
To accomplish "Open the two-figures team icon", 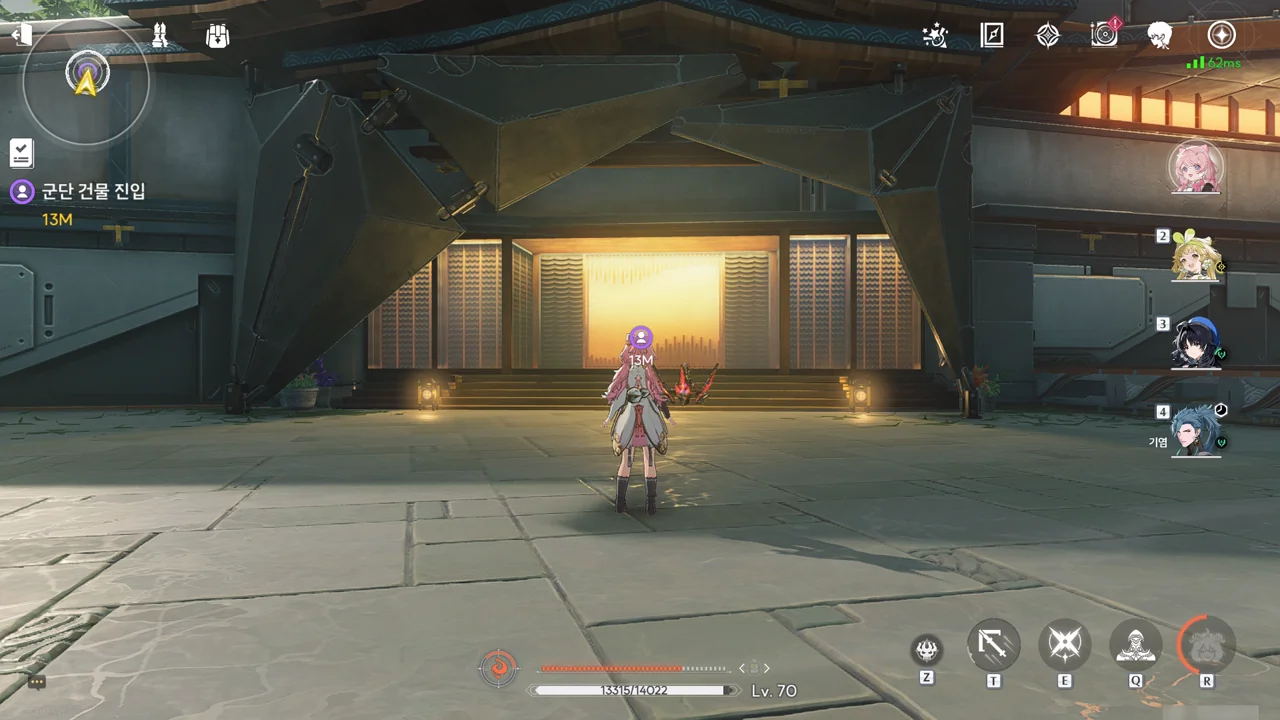I will pyautogui.click(x=160, y=36).
